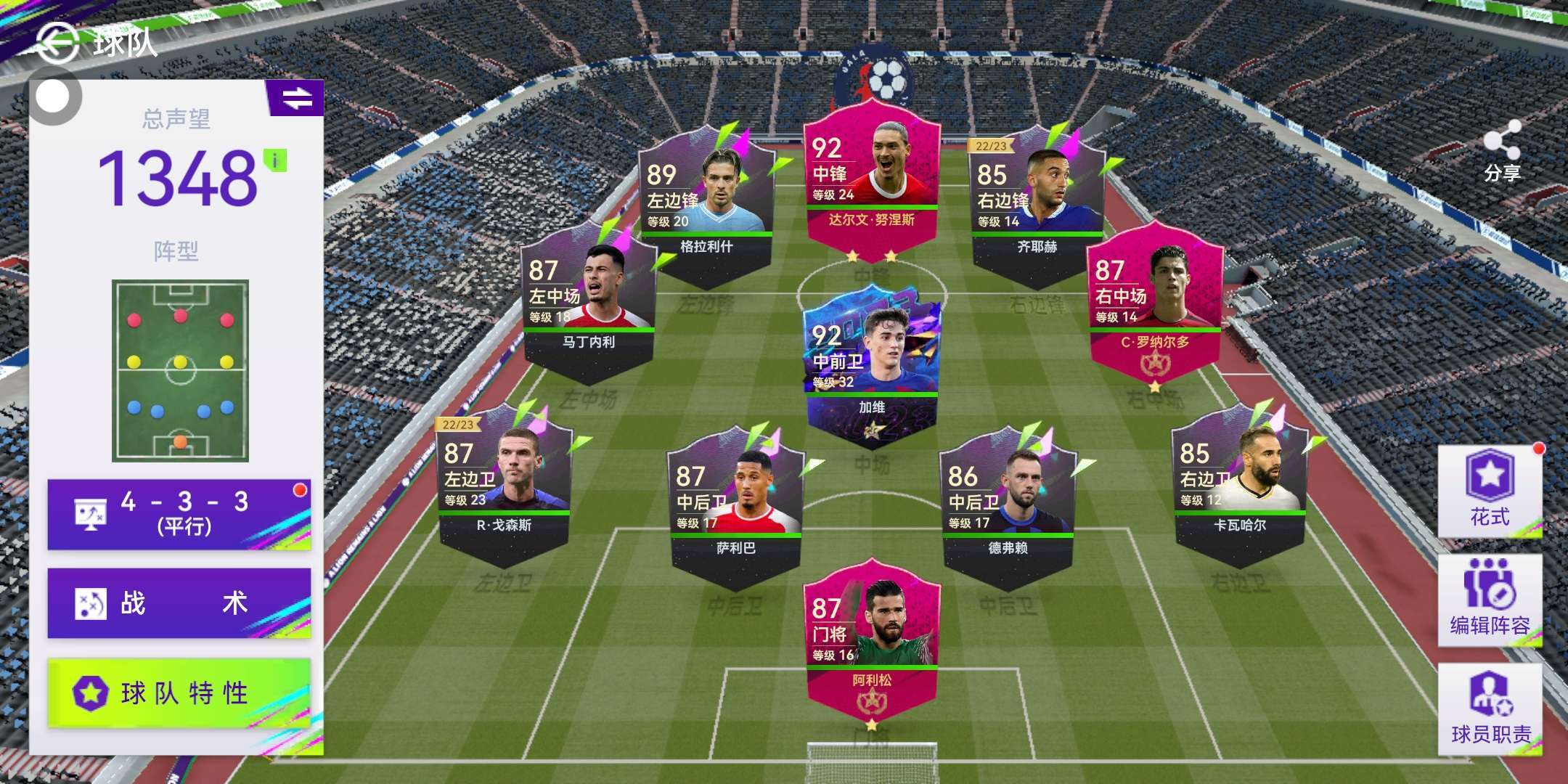The width and height of the screenshot is (1568, 784).
Task: Select striker card 达尔文·努涅斯
Action: (871, 181)
